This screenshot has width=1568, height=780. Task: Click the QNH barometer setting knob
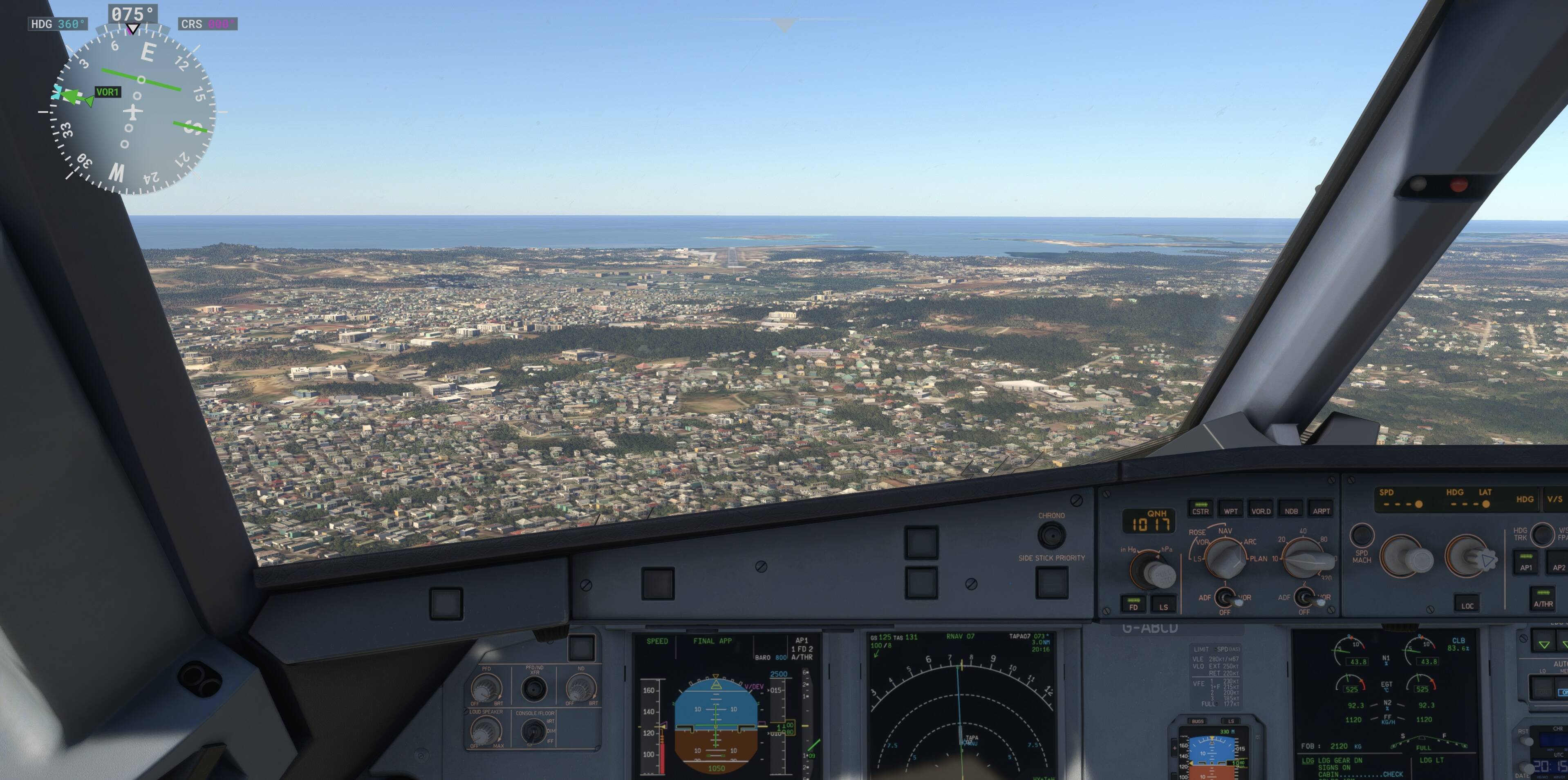point(1154,571)
